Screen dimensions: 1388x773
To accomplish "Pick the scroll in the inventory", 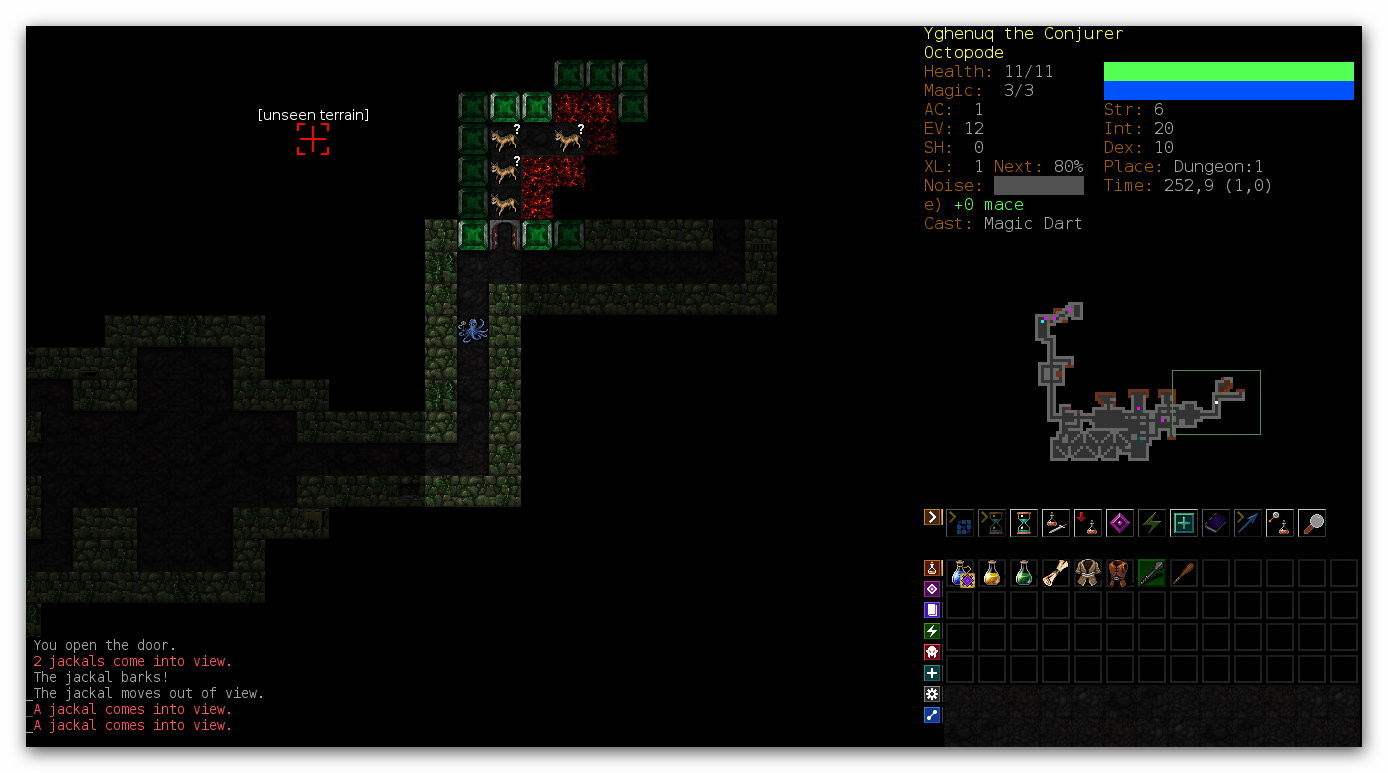I will (1056, 573).
